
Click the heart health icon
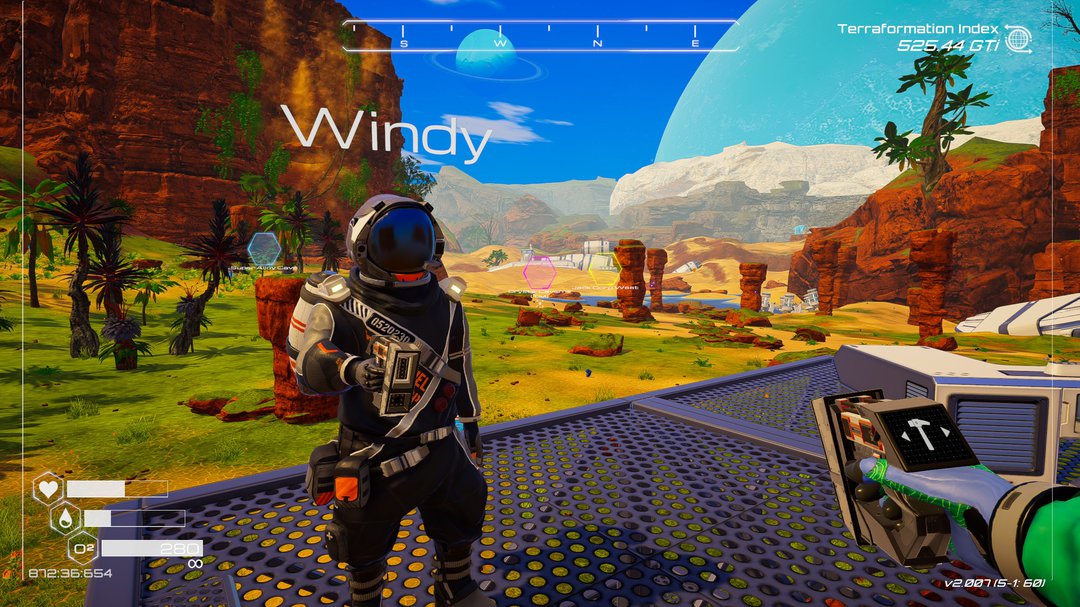47,489
